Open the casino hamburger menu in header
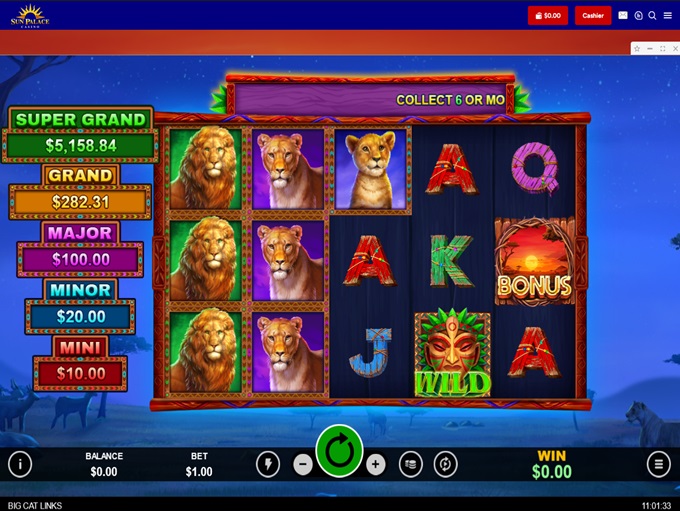 [x=667, y=15]
